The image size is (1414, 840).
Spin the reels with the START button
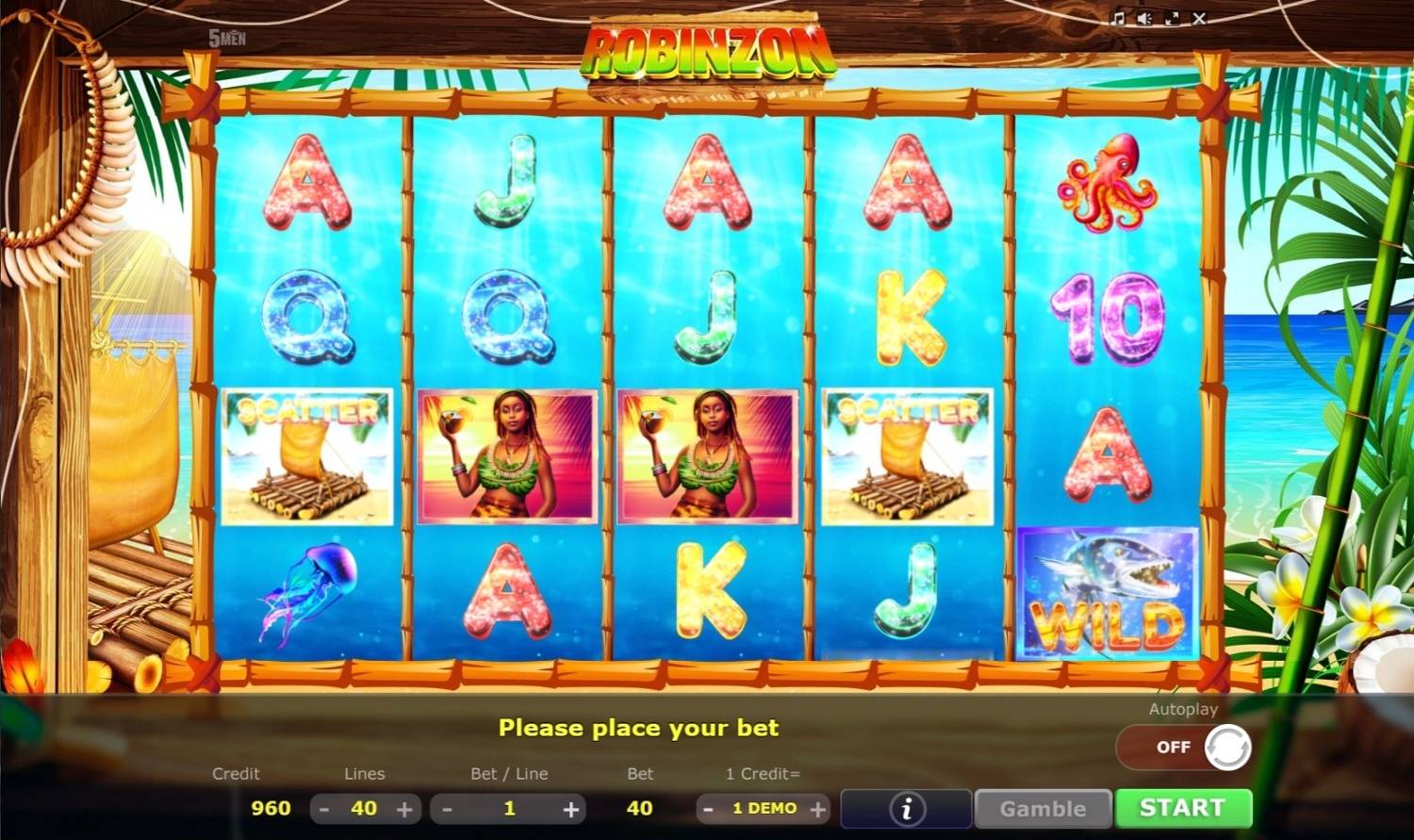click(1183, 808)
